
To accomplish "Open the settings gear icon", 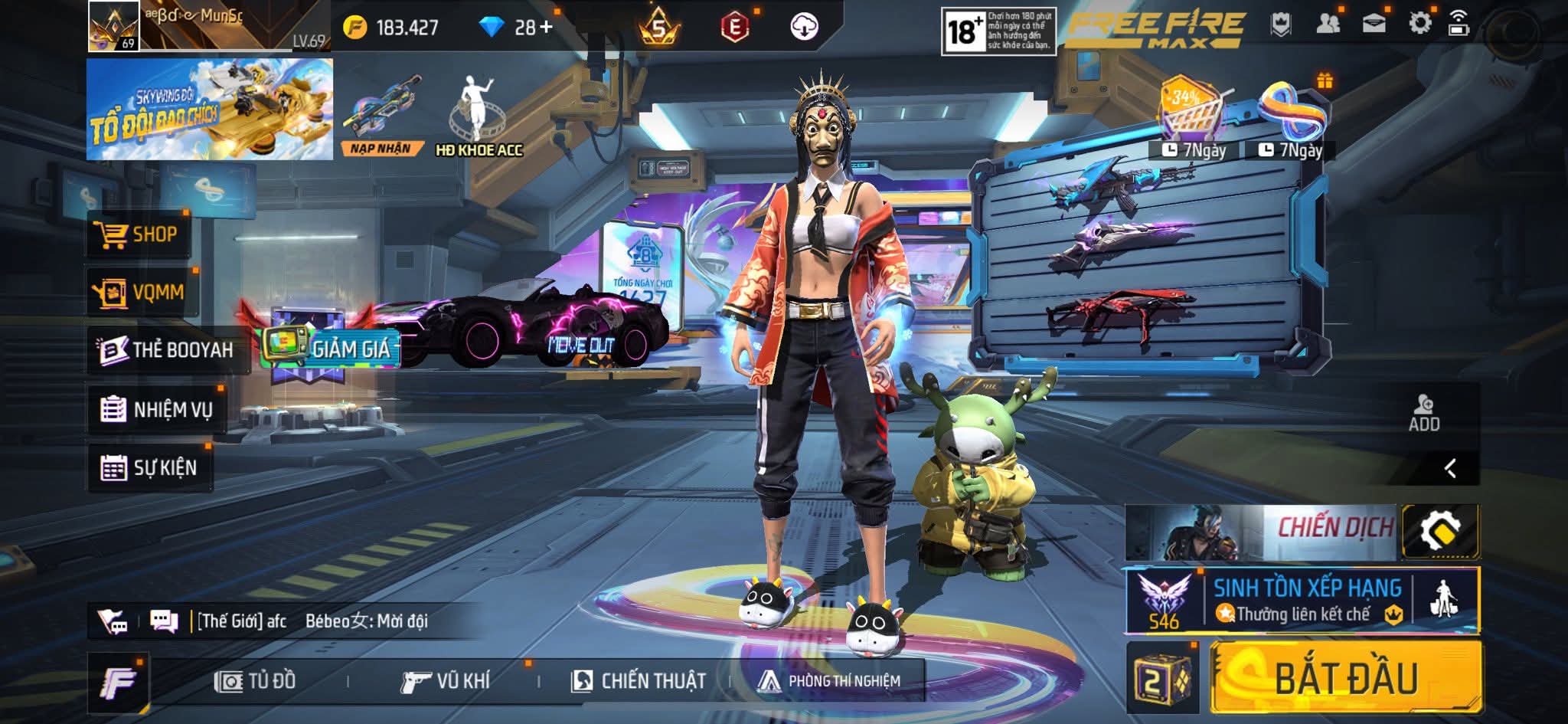I will point(1419,24).
